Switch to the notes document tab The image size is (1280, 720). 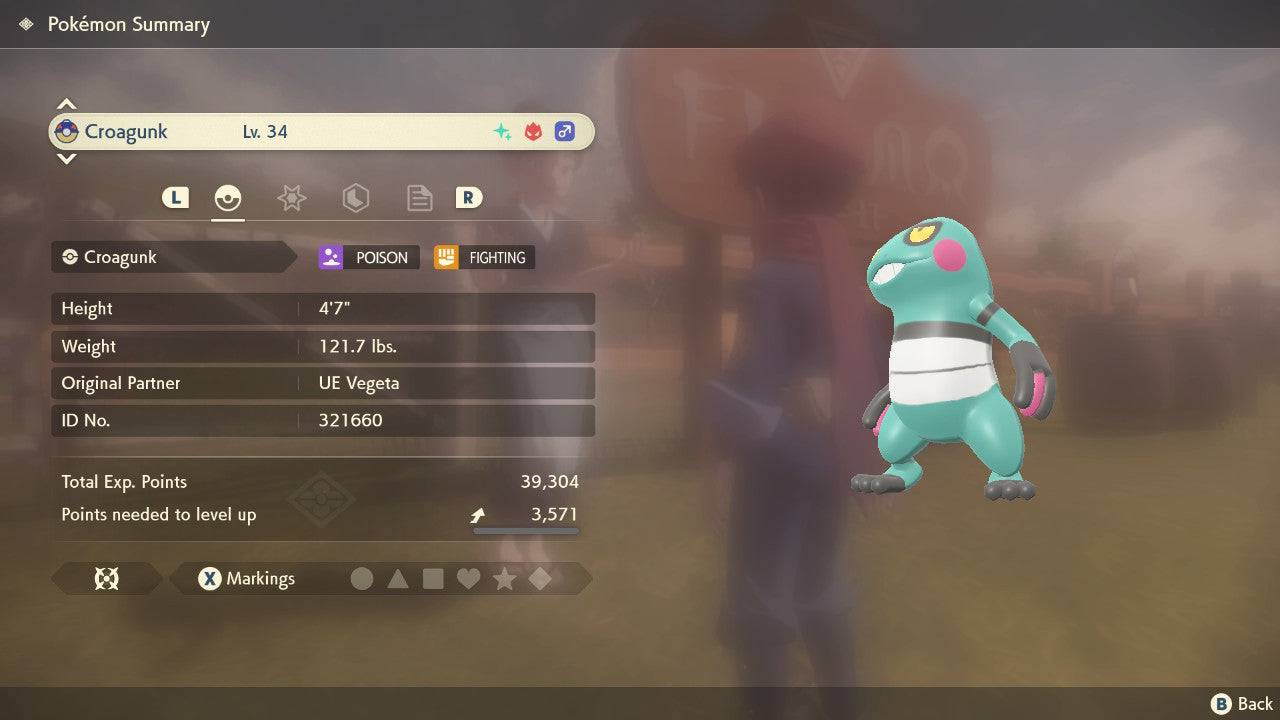419,198
